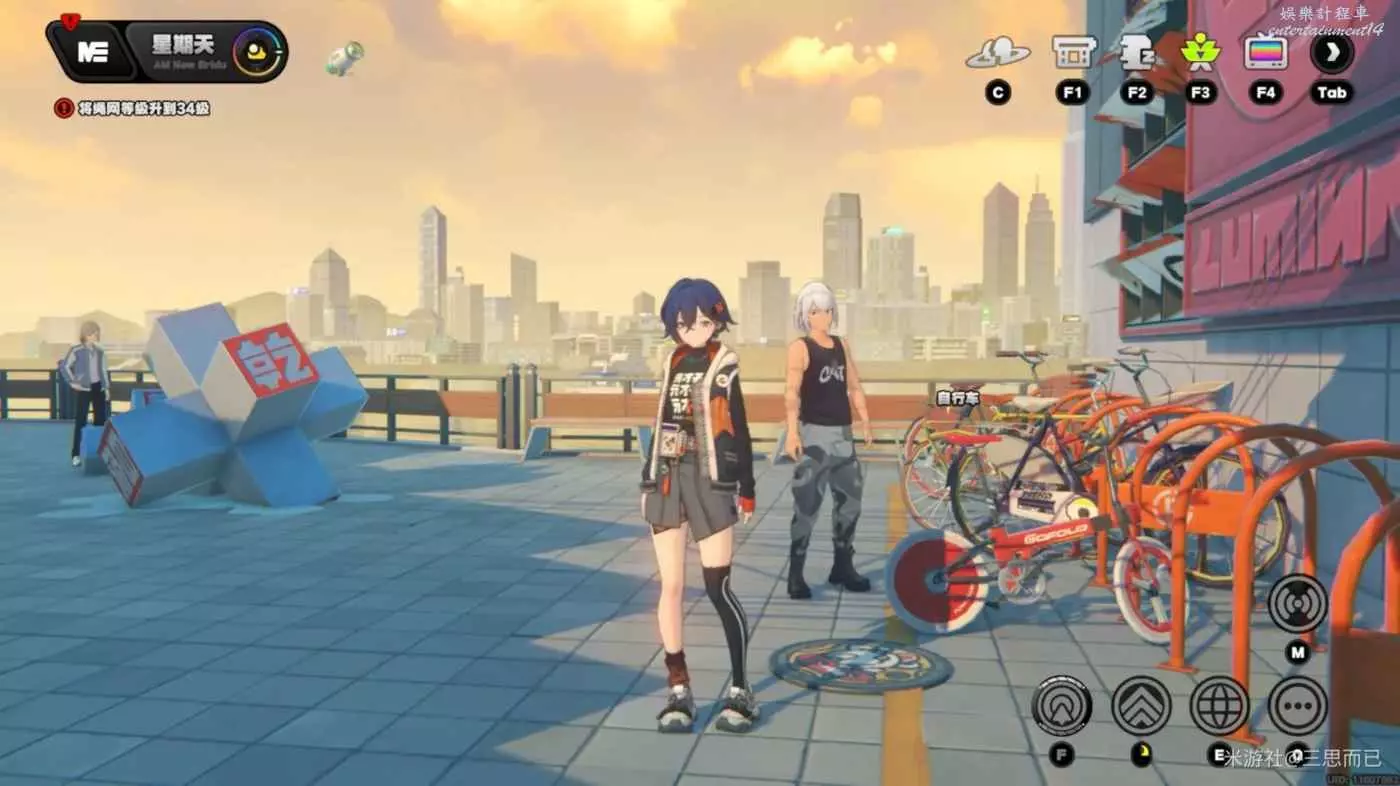Open the globe icon button
This screenshot has height=786, width=1400.
[x=1219, y=705]
